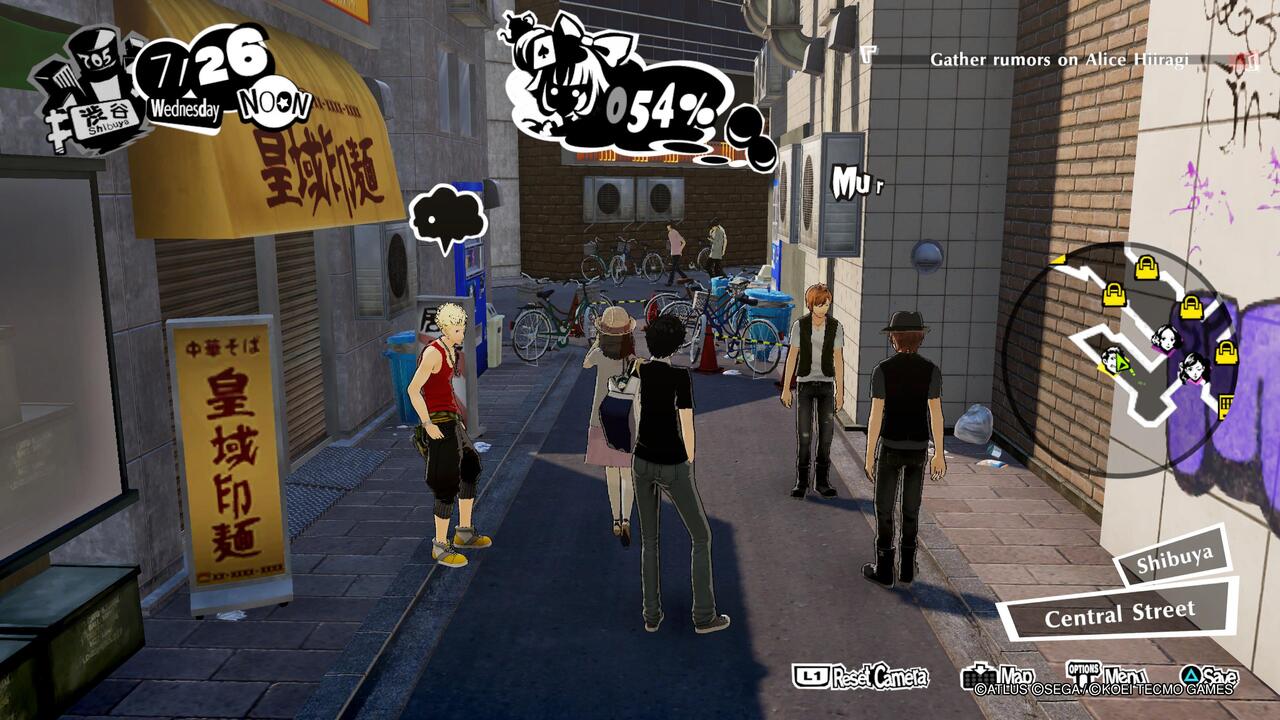Select the Central Street location banner
The image size is (1280, 720).
click(x=1120, y=614)
